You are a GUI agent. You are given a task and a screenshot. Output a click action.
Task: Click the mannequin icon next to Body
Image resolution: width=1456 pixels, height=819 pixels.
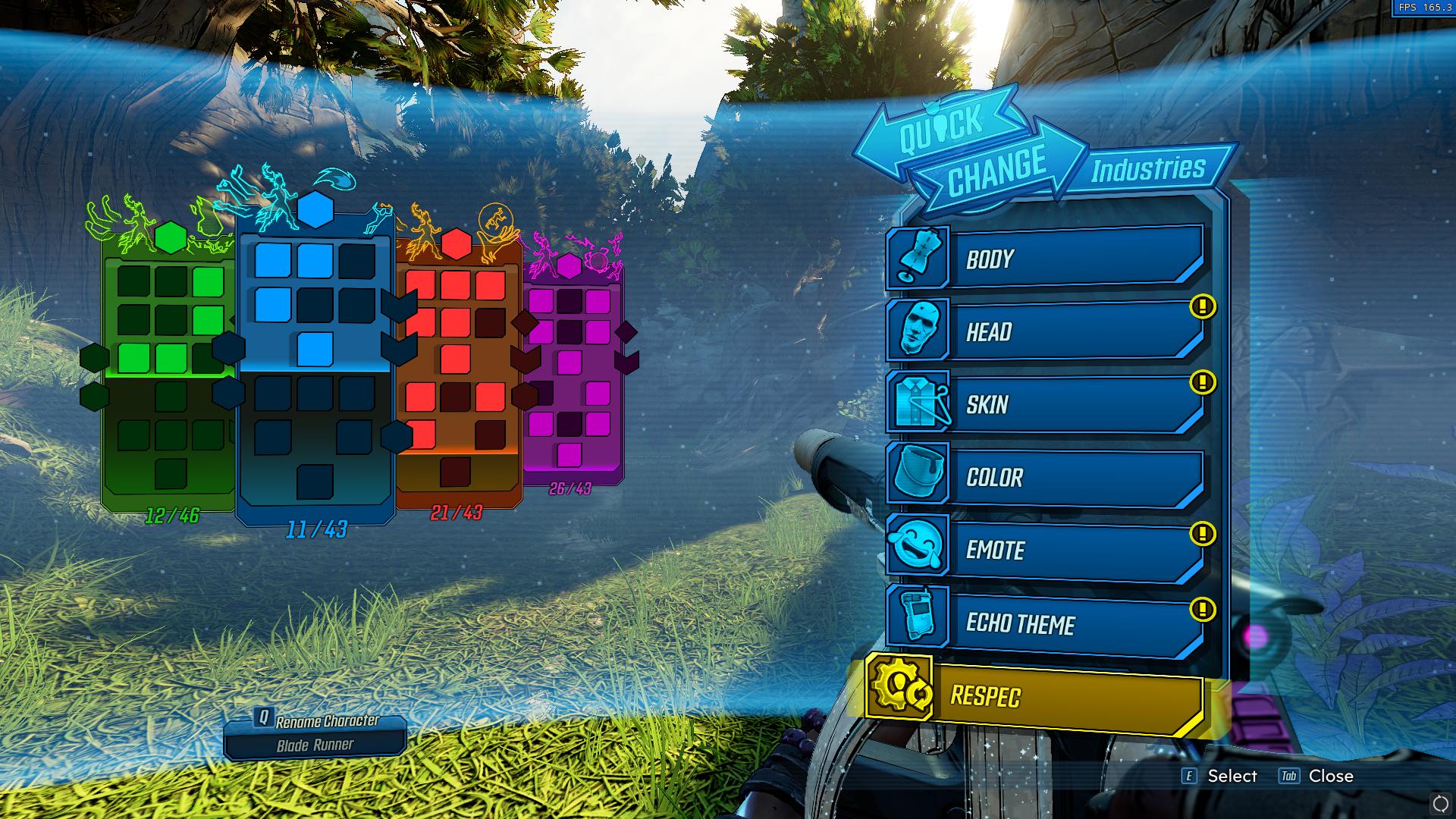tap(918, 259)
